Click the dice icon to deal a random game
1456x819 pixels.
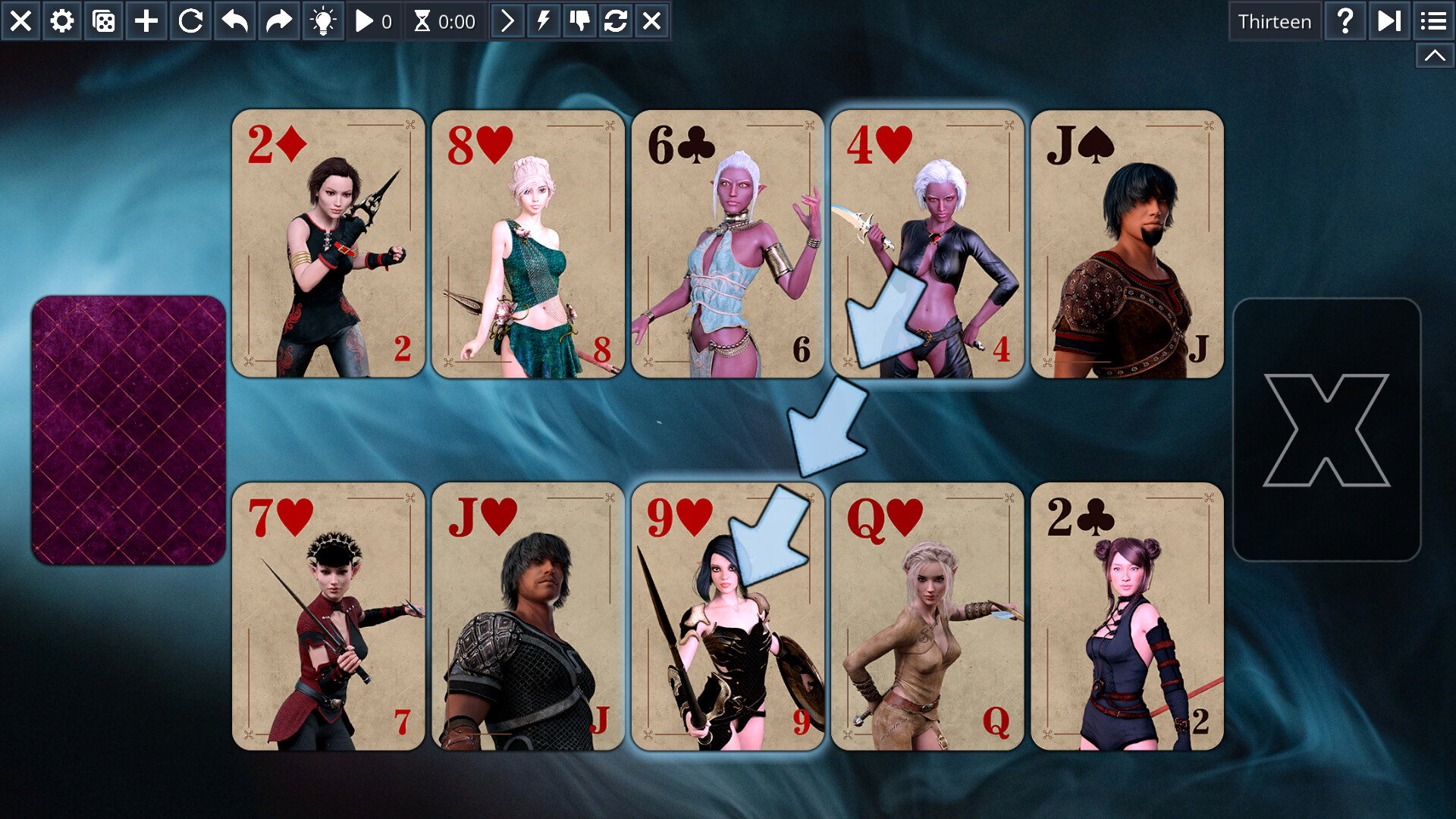[104, 21]
